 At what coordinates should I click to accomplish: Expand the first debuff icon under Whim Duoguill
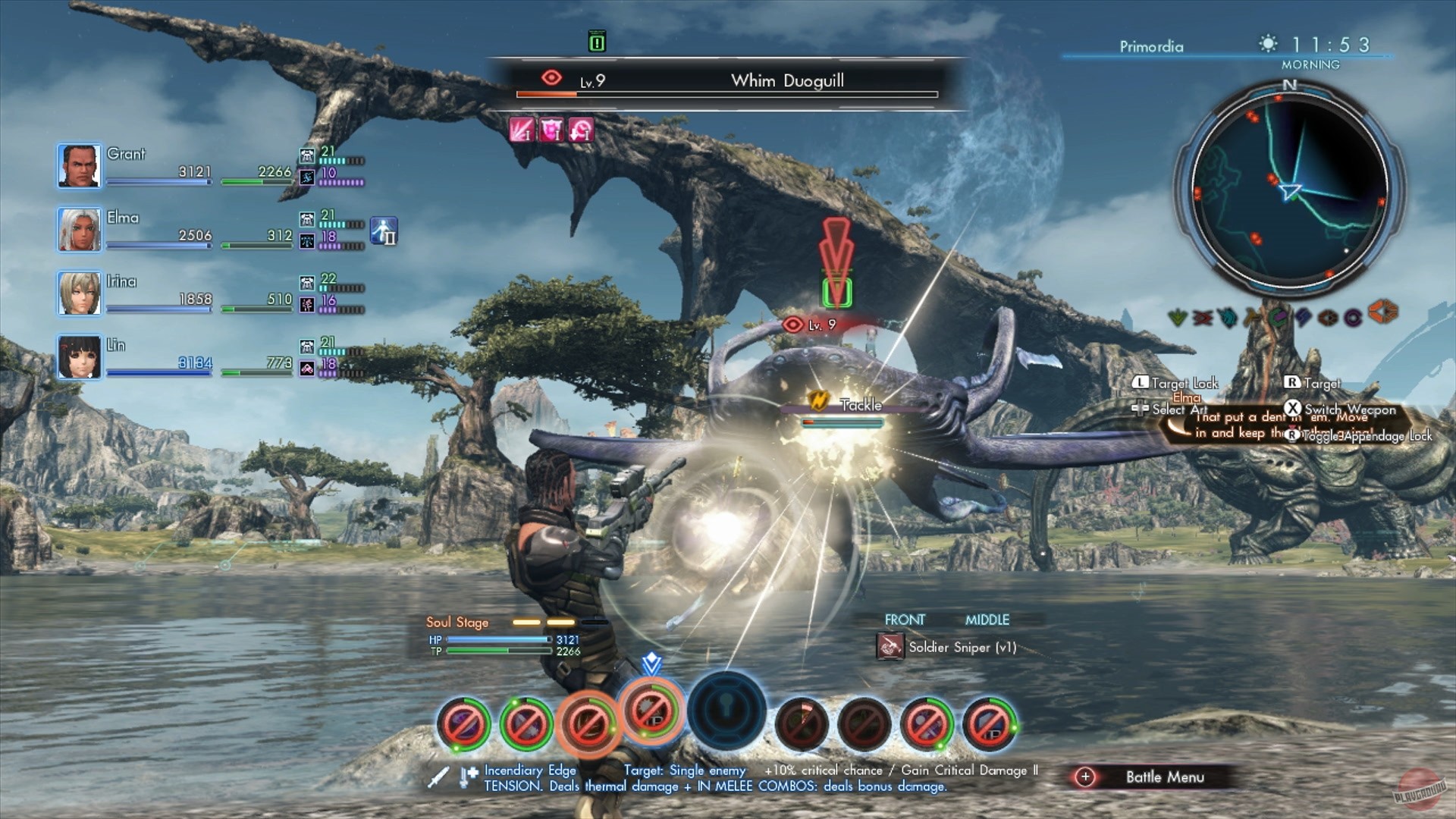point(523,130)
